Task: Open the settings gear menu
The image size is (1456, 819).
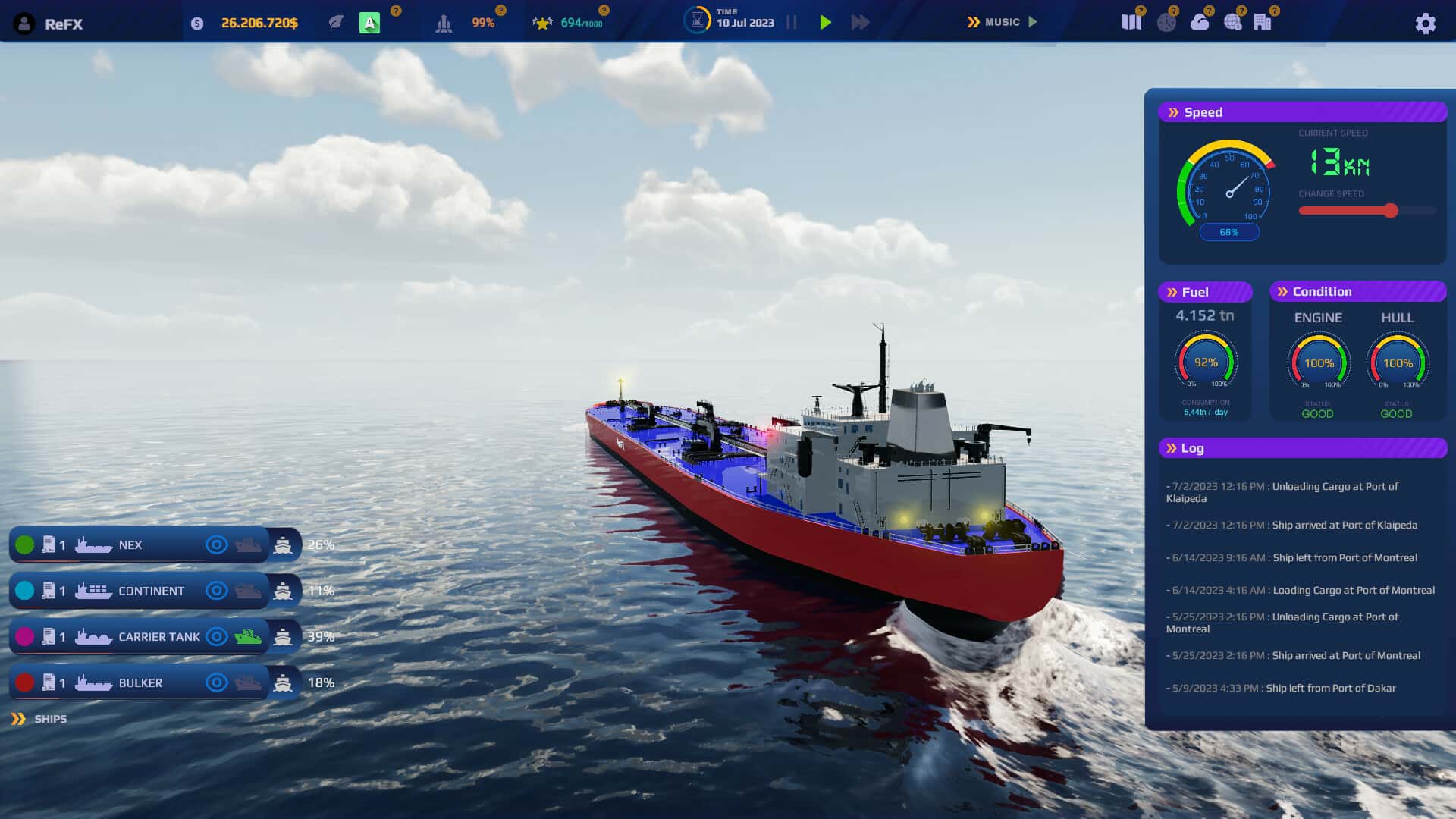Action: click(1425, 24)
